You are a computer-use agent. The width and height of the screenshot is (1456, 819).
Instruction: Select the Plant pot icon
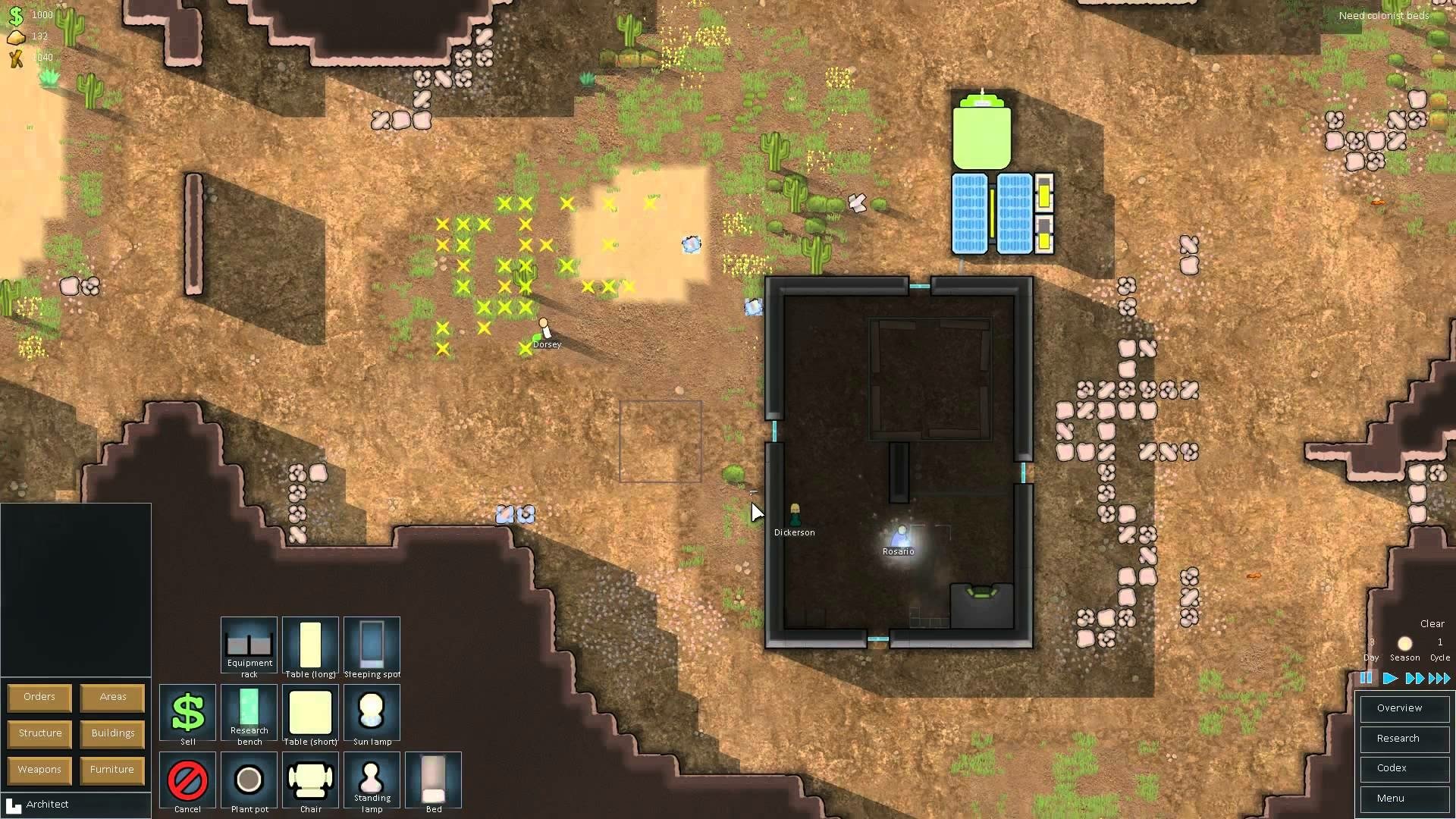click(249, 780)
